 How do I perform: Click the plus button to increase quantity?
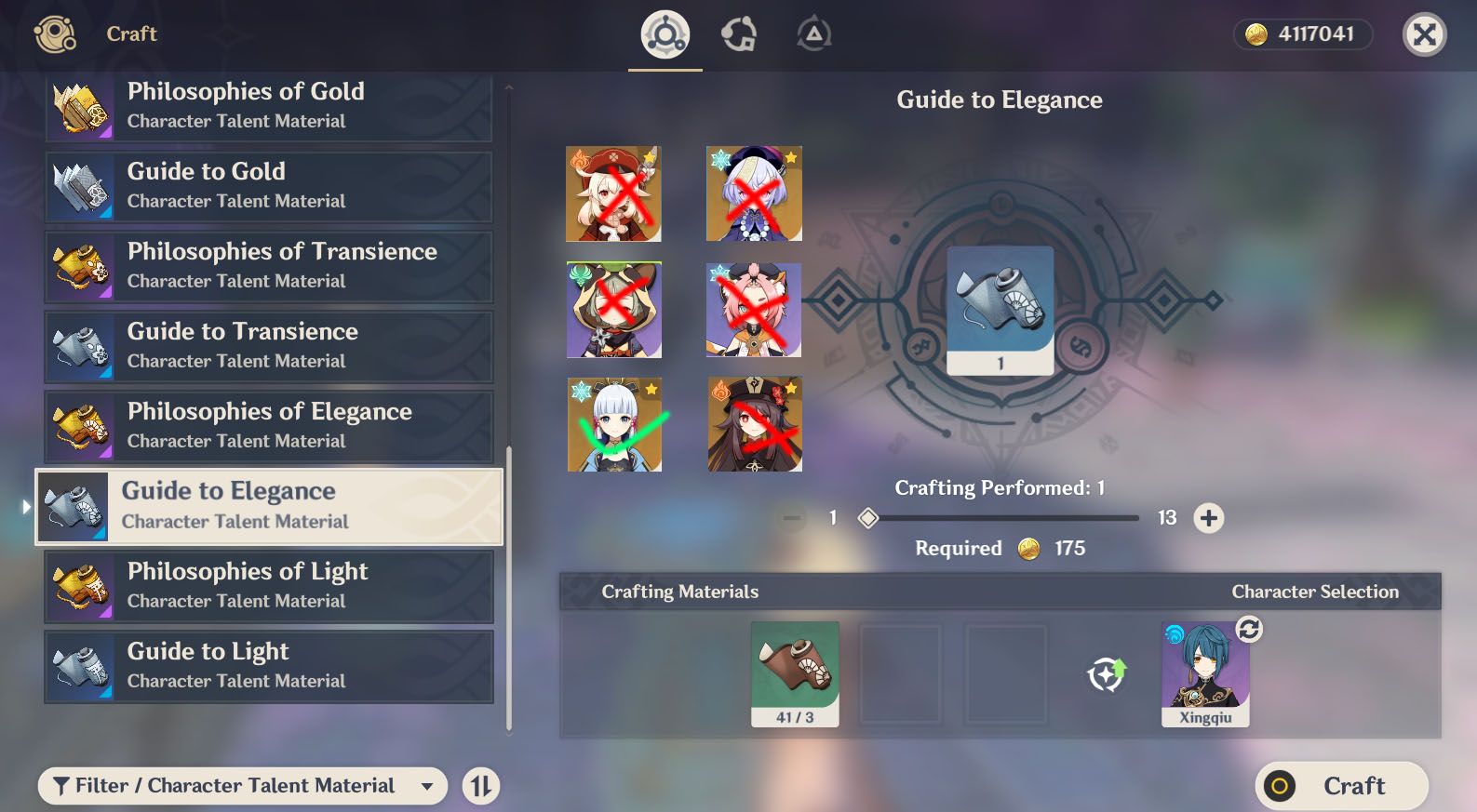point(1208,518)
